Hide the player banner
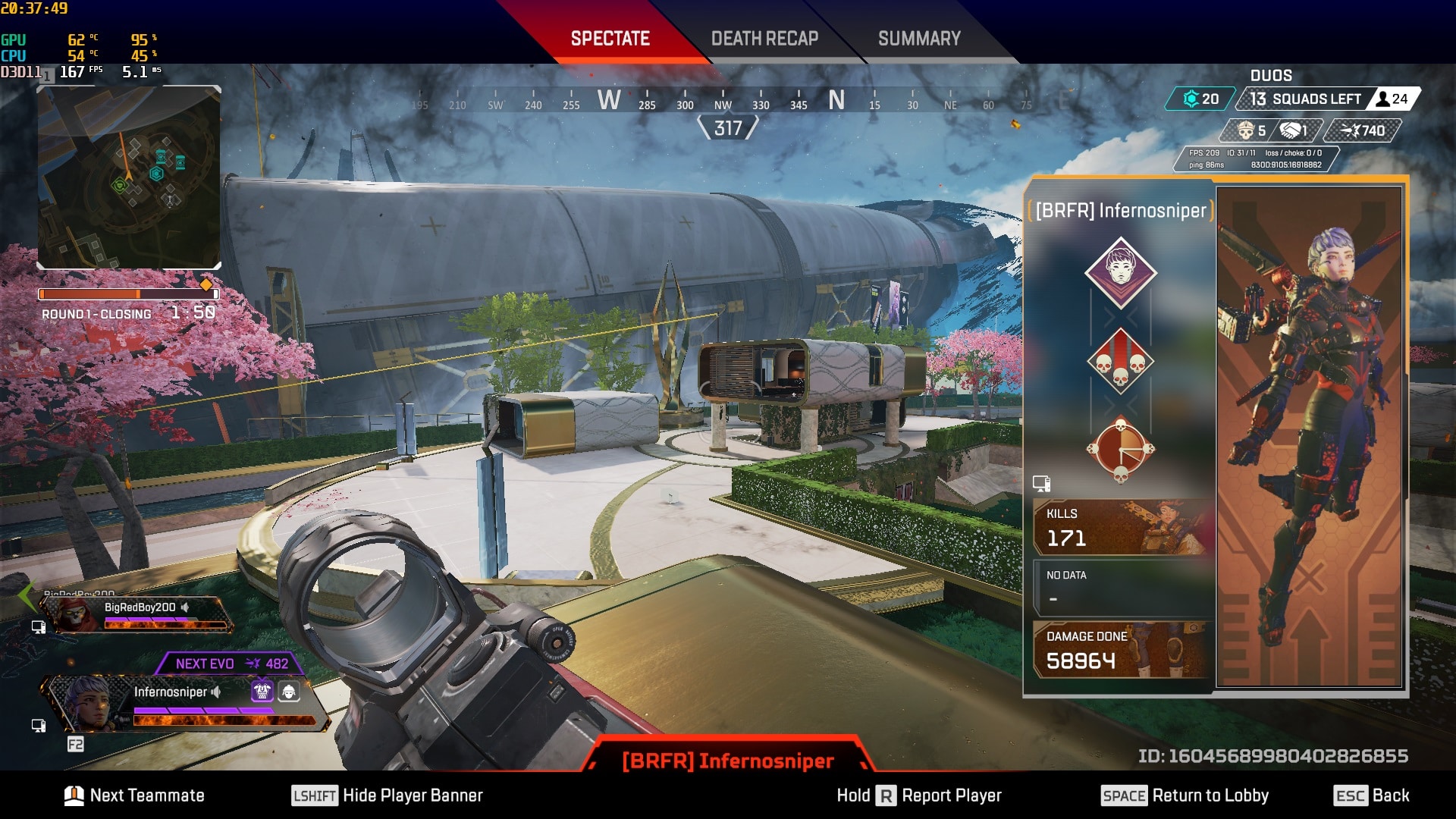Image resolution: width=1456 pixels, height=819 pixels. pyautogui.click(x=388, y=795)
